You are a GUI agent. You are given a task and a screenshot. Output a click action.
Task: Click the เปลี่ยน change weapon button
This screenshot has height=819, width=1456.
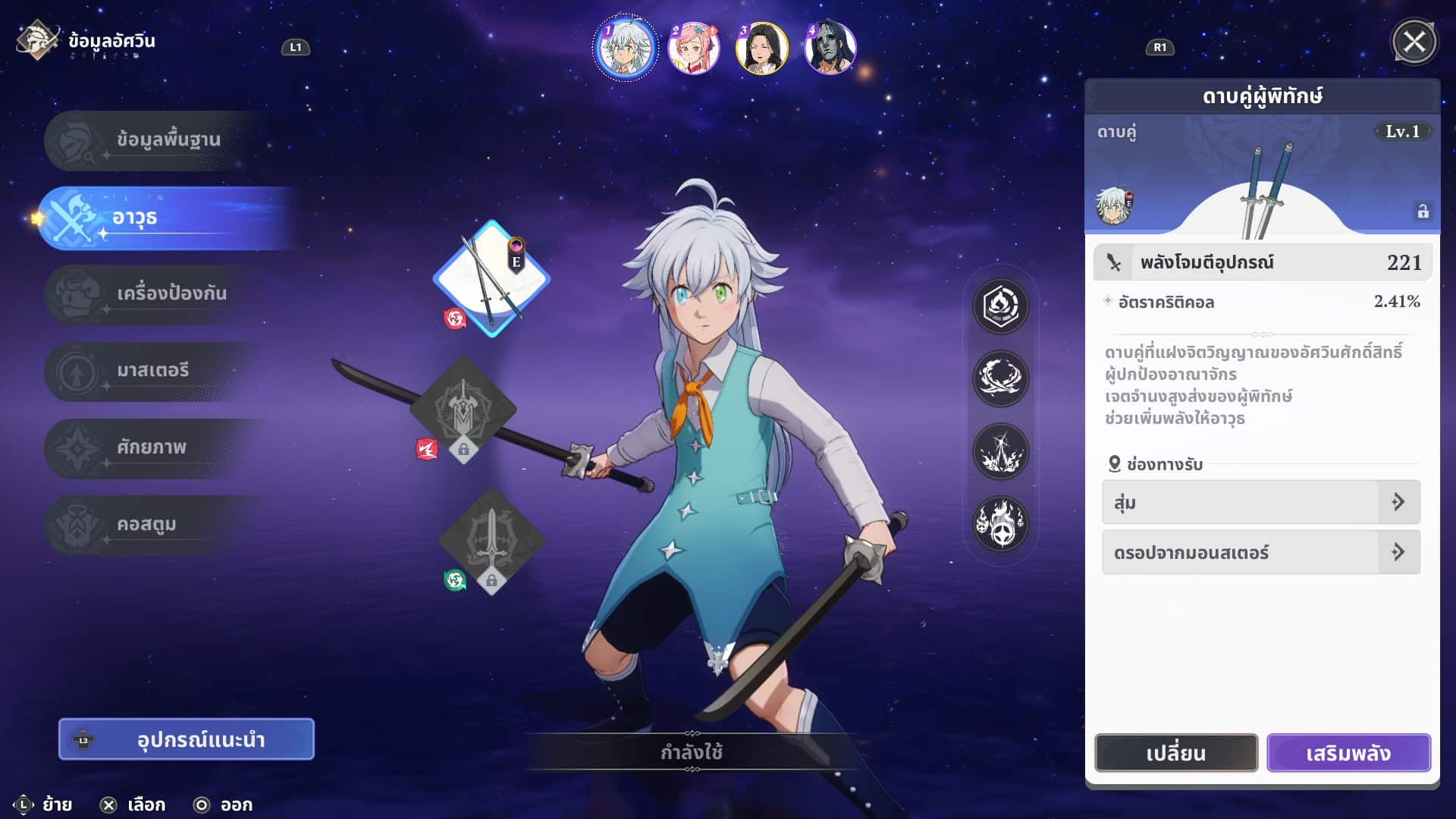1175,753
